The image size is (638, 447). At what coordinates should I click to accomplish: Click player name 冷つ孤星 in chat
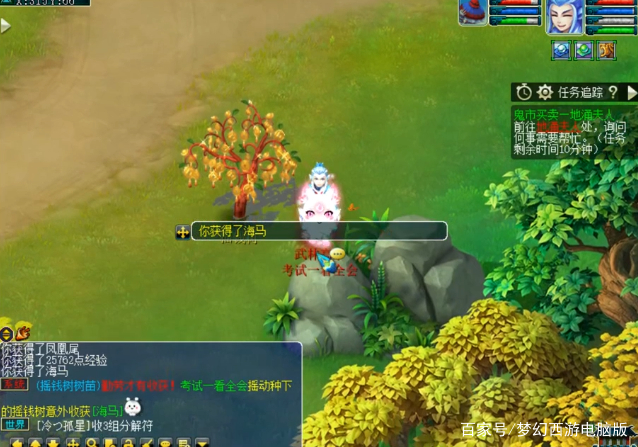(62, 425)
